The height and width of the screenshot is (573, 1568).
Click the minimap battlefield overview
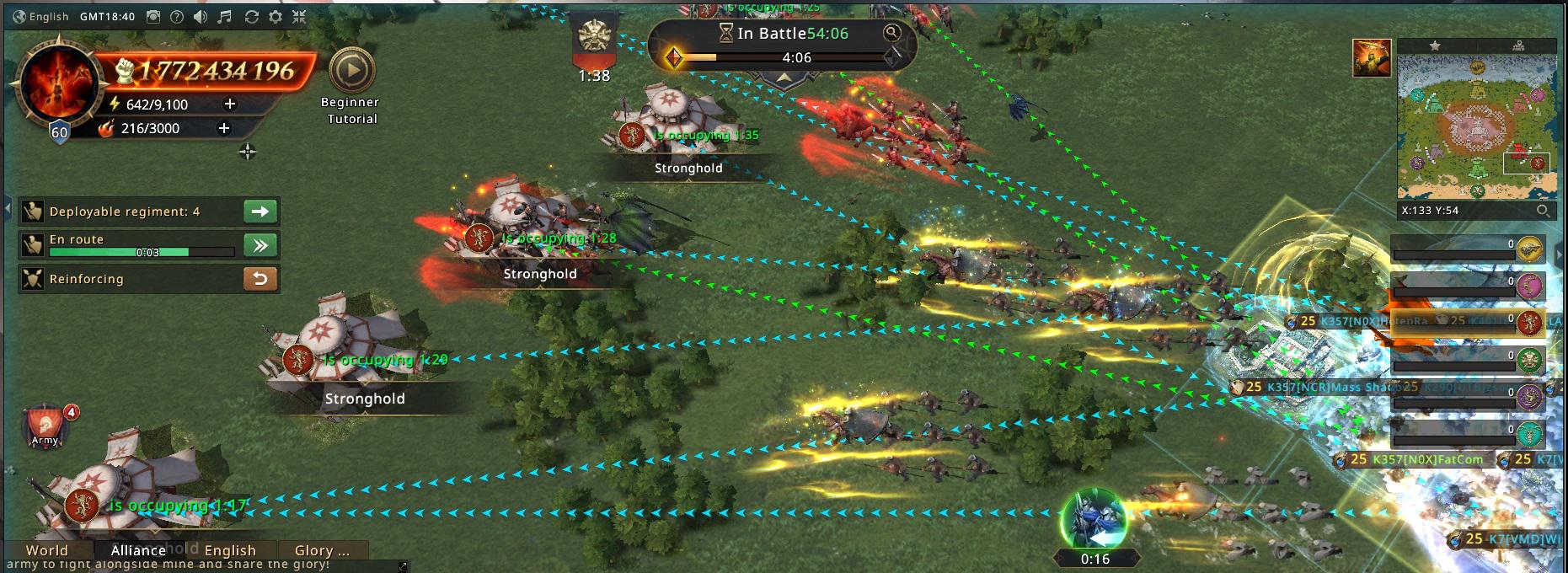[1476, 126]
